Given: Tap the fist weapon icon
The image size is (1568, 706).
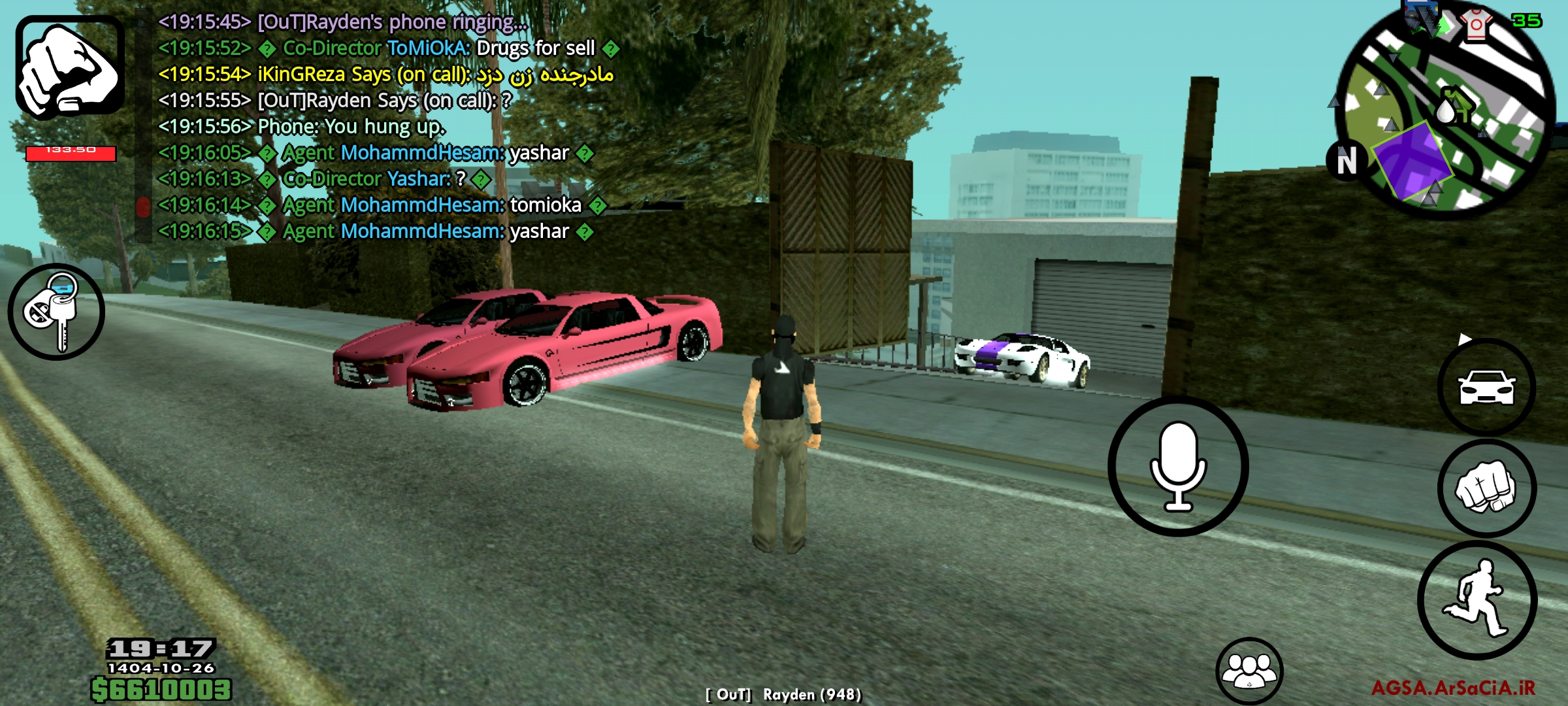Looking at the screenshot, I should pyautogui.click(x=70, y=67).
